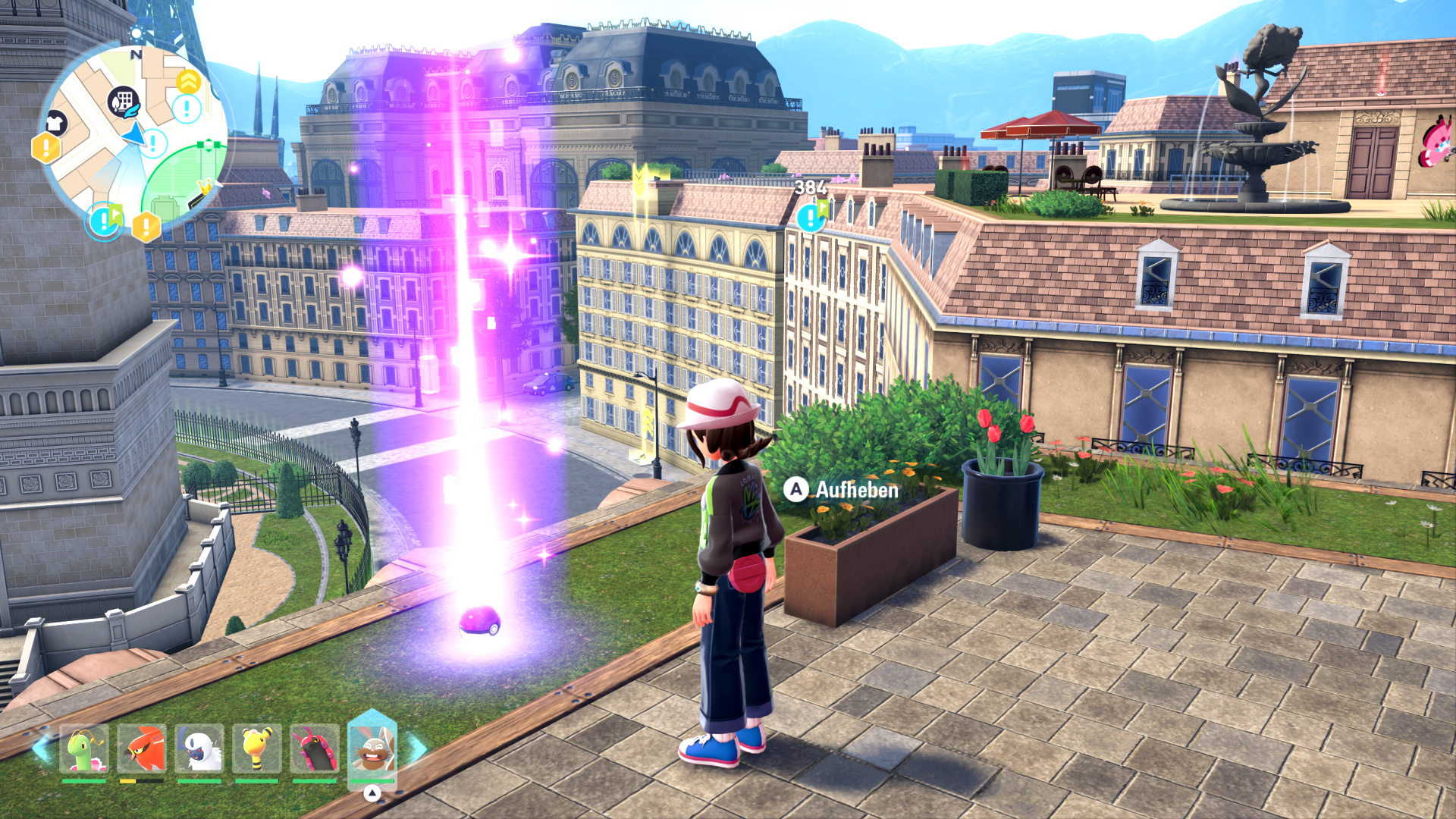Viewport: 1456px width, 819px height.
Task: Select the flagged blue quest marker on minimap
Action: [x=104, y=220]
